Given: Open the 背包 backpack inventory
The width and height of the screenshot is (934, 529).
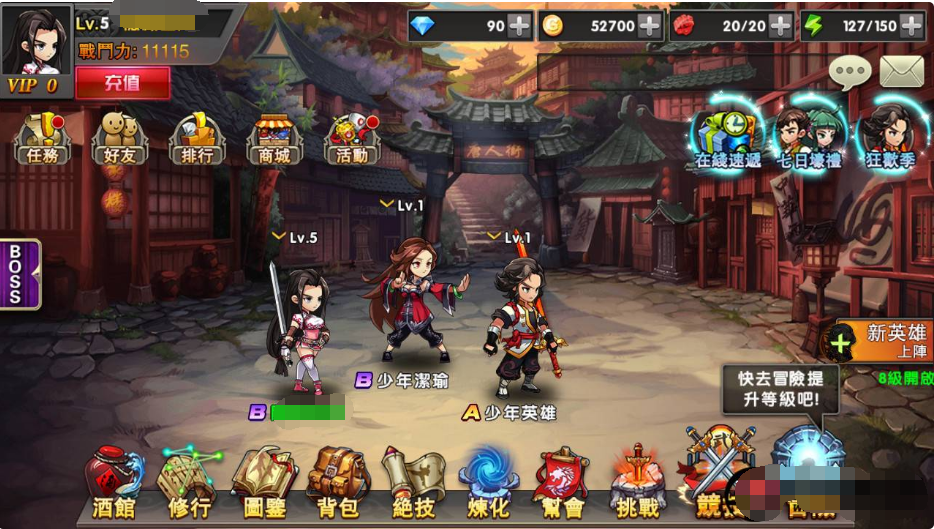Looking at the screenshot, I should pyautogui.click(x=338, y=485).
